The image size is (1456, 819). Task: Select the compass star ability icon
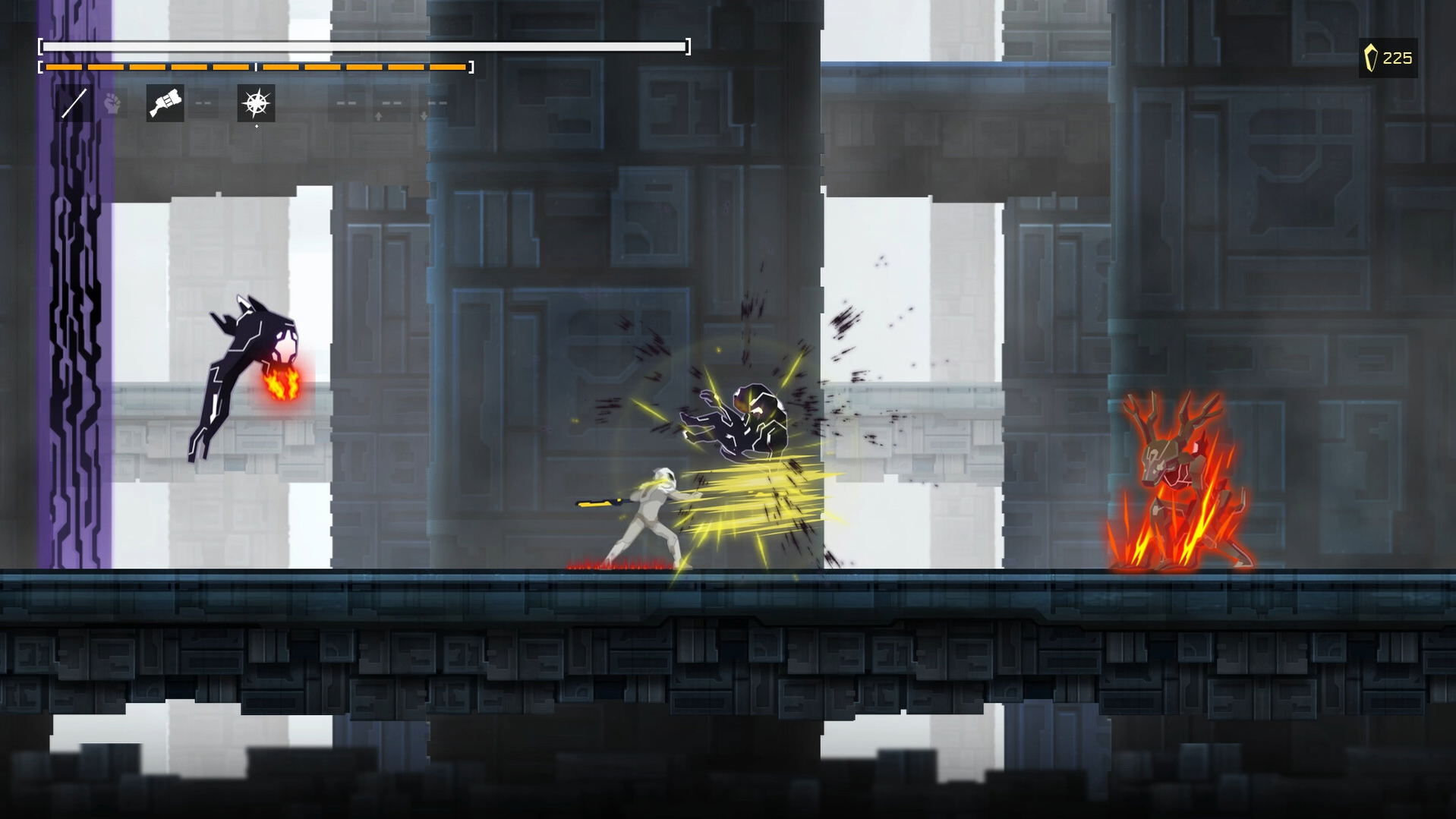tap(256, 102)
